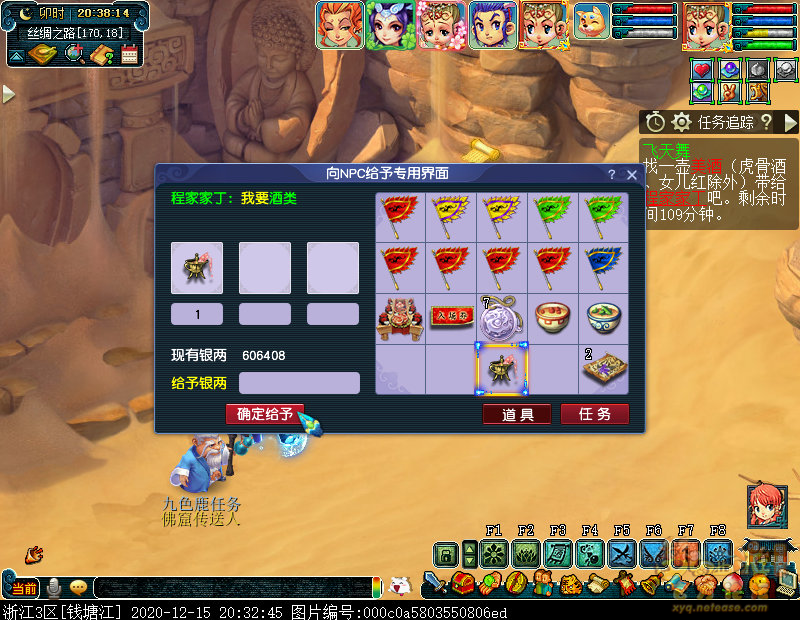Screen dimensions: 800x620
Task: Open the calendar icon under the clock
Action: 129,55
